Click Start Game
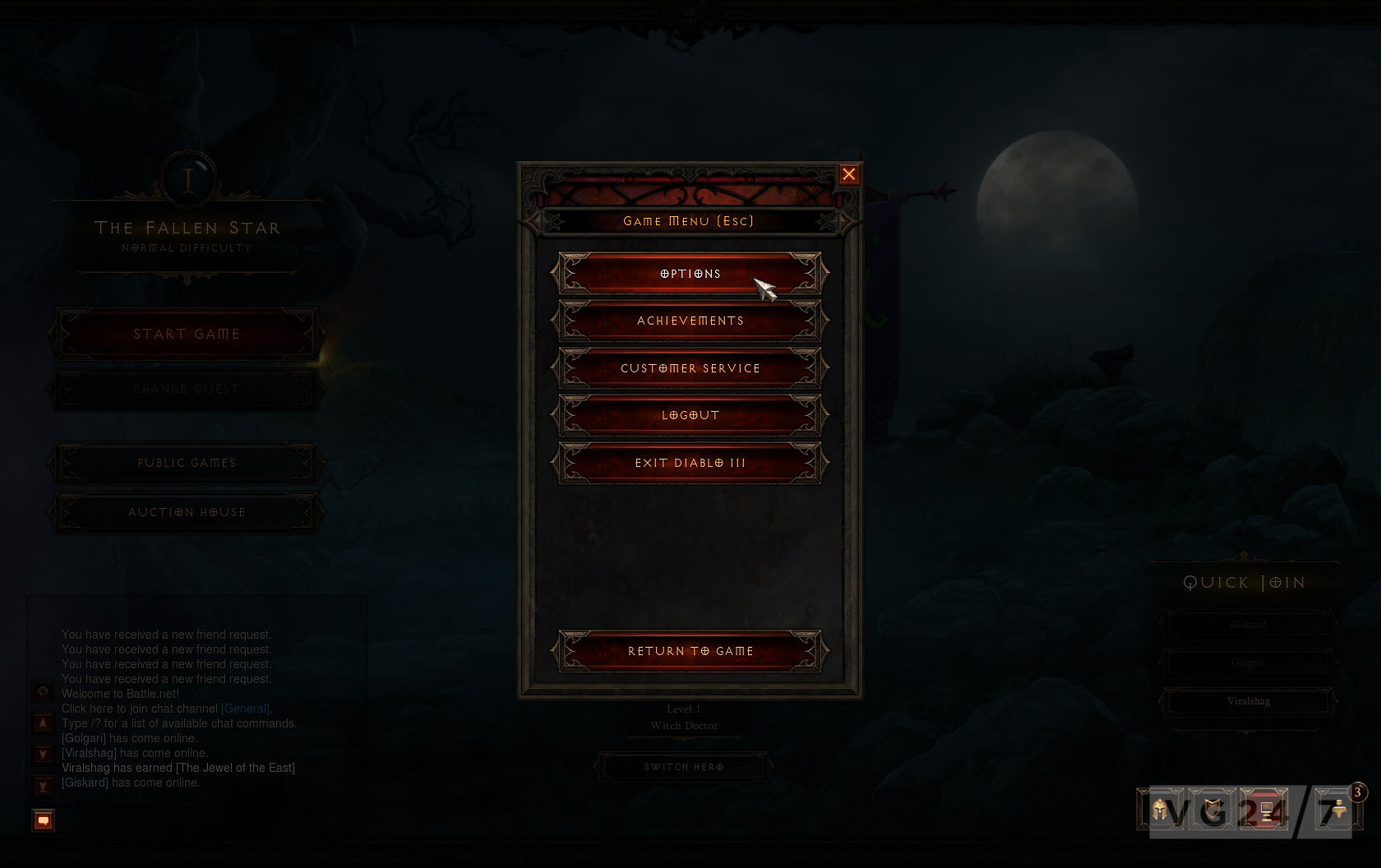Image resolution: width=1381 pixels, height=868 pixels. (x=186, y=334)
